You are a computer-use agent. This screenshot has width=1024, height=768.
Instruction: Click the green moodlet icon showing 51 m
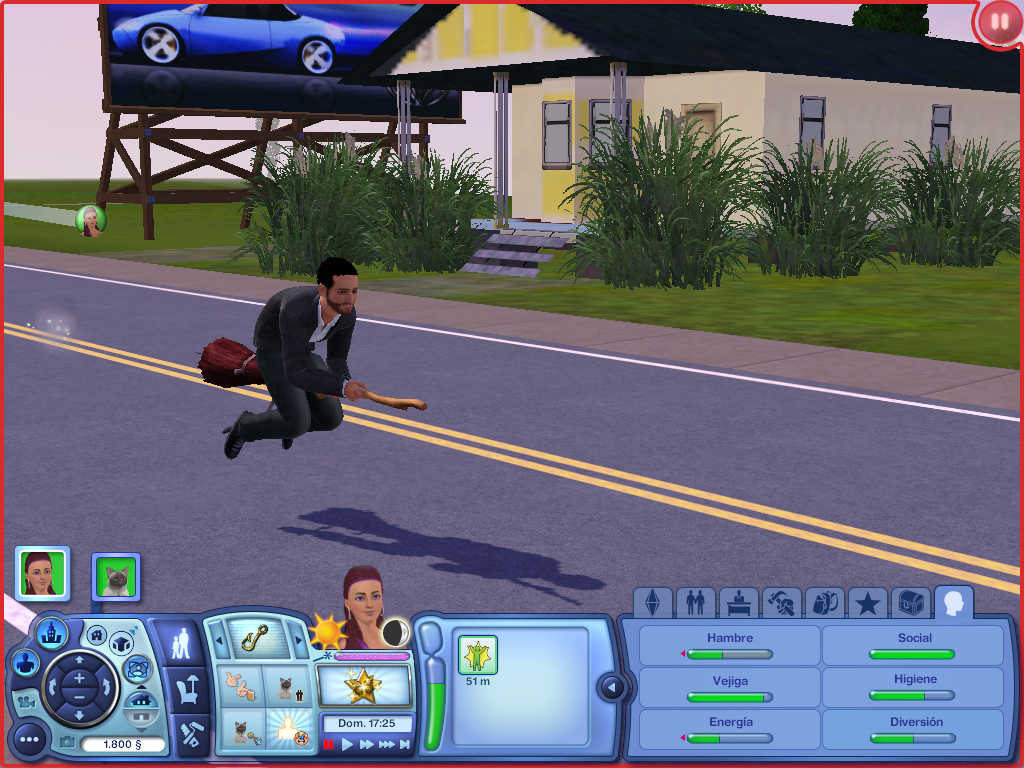pos(477,655)
